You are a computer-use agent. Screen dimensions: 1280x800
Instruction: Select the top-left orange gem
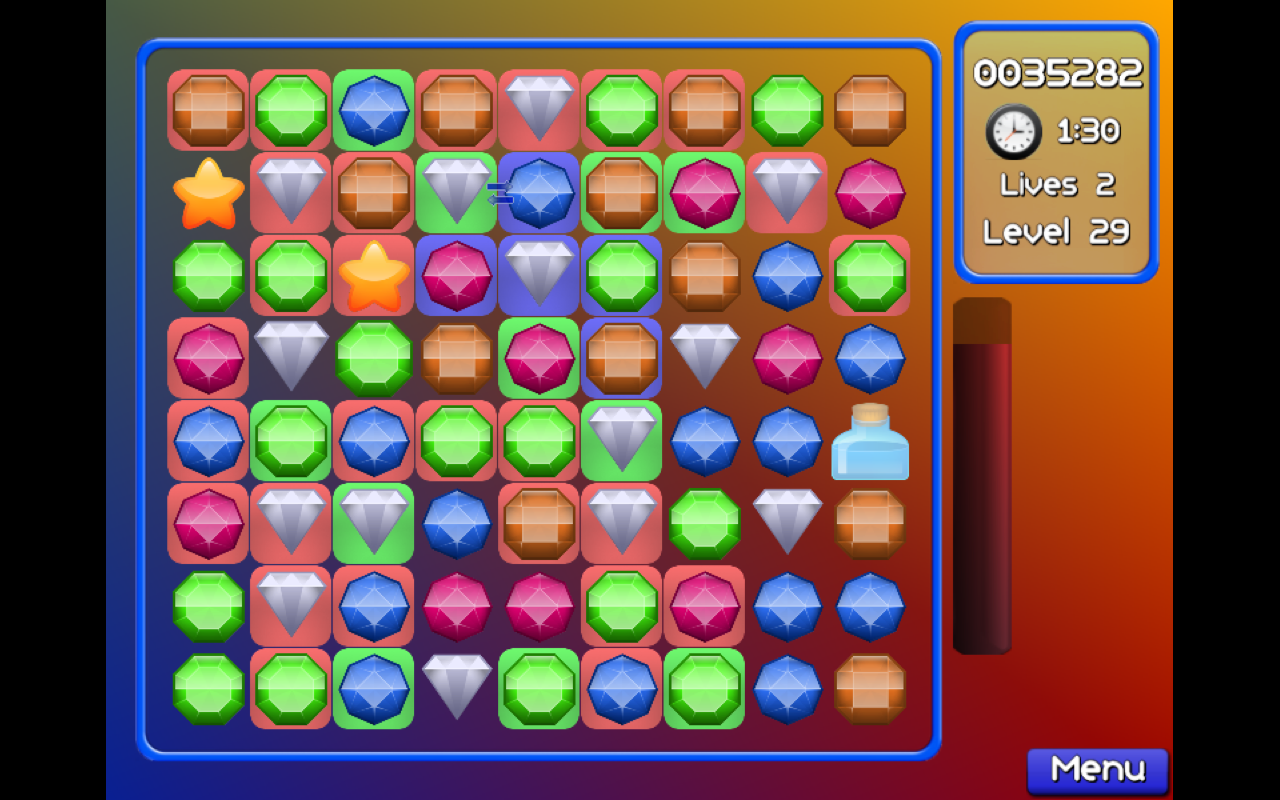click(207, 109)
